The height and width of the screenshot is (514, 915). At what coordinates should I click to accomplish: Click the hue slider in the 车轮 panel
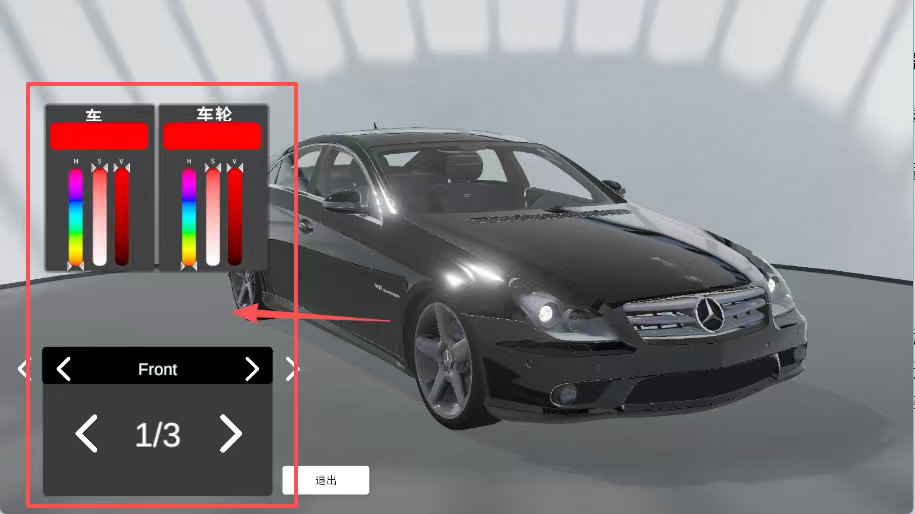point(189,216)
